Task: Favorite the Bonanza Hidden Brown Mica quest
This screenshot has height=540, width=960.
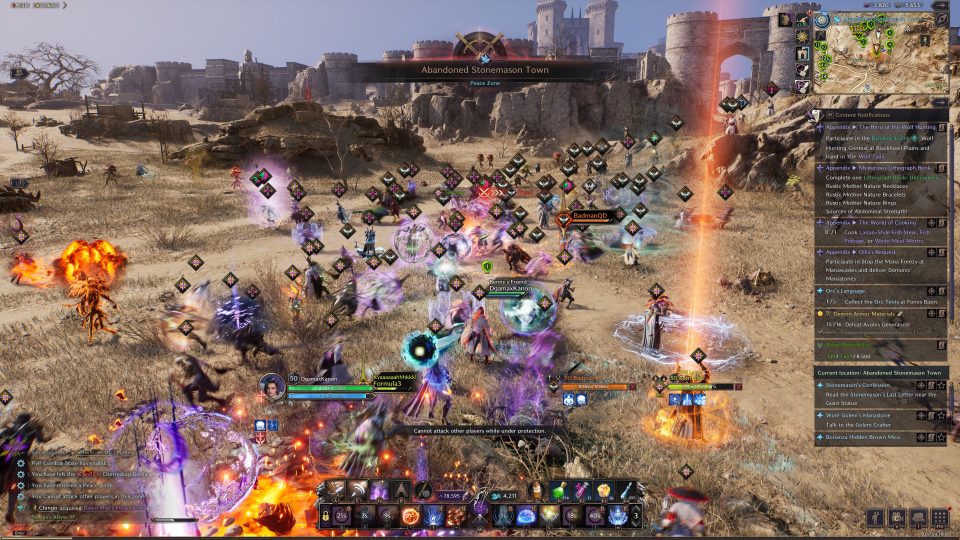Action: (x=941, y=438)
